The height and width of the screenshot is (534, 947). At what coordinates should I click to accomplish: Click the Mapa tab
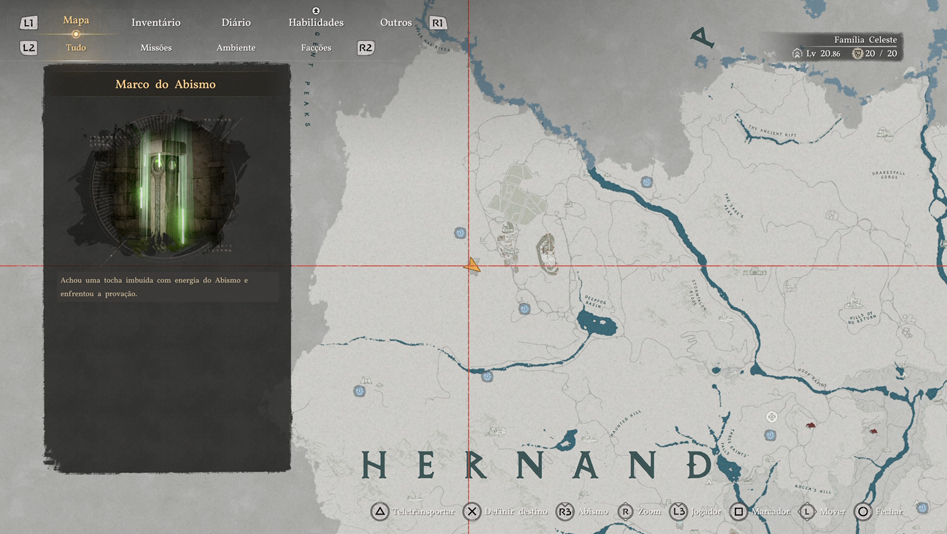[76, 20]
